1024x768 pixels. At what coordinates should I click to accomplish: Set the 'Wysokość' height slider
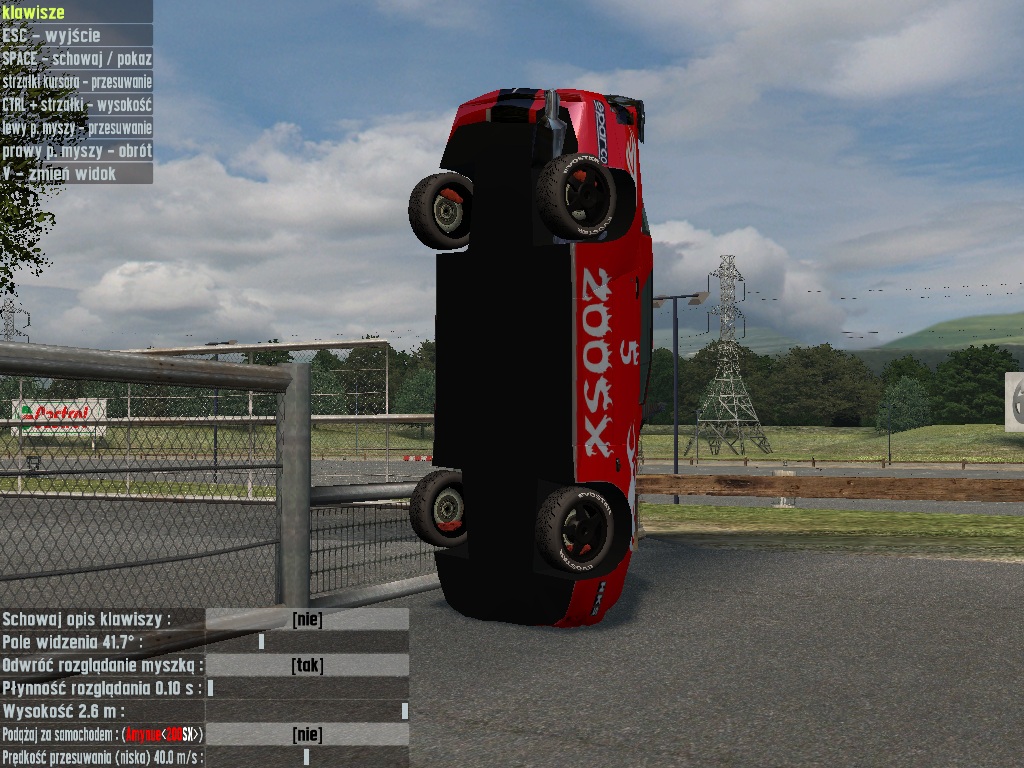tap(307, 711)
